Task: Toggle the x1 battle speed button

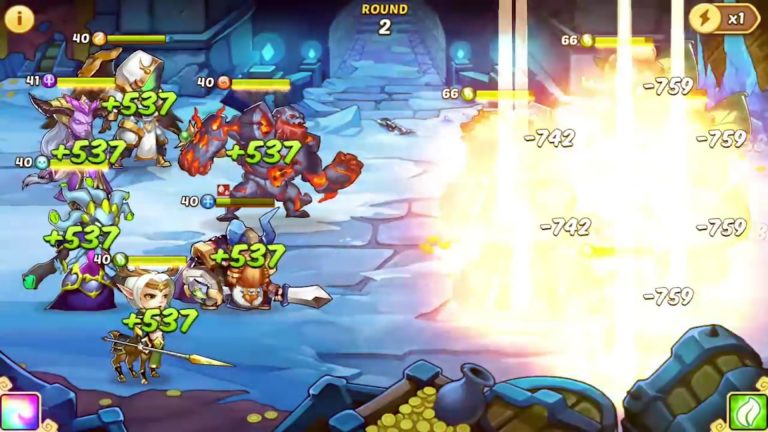Action: pos(724,18)
